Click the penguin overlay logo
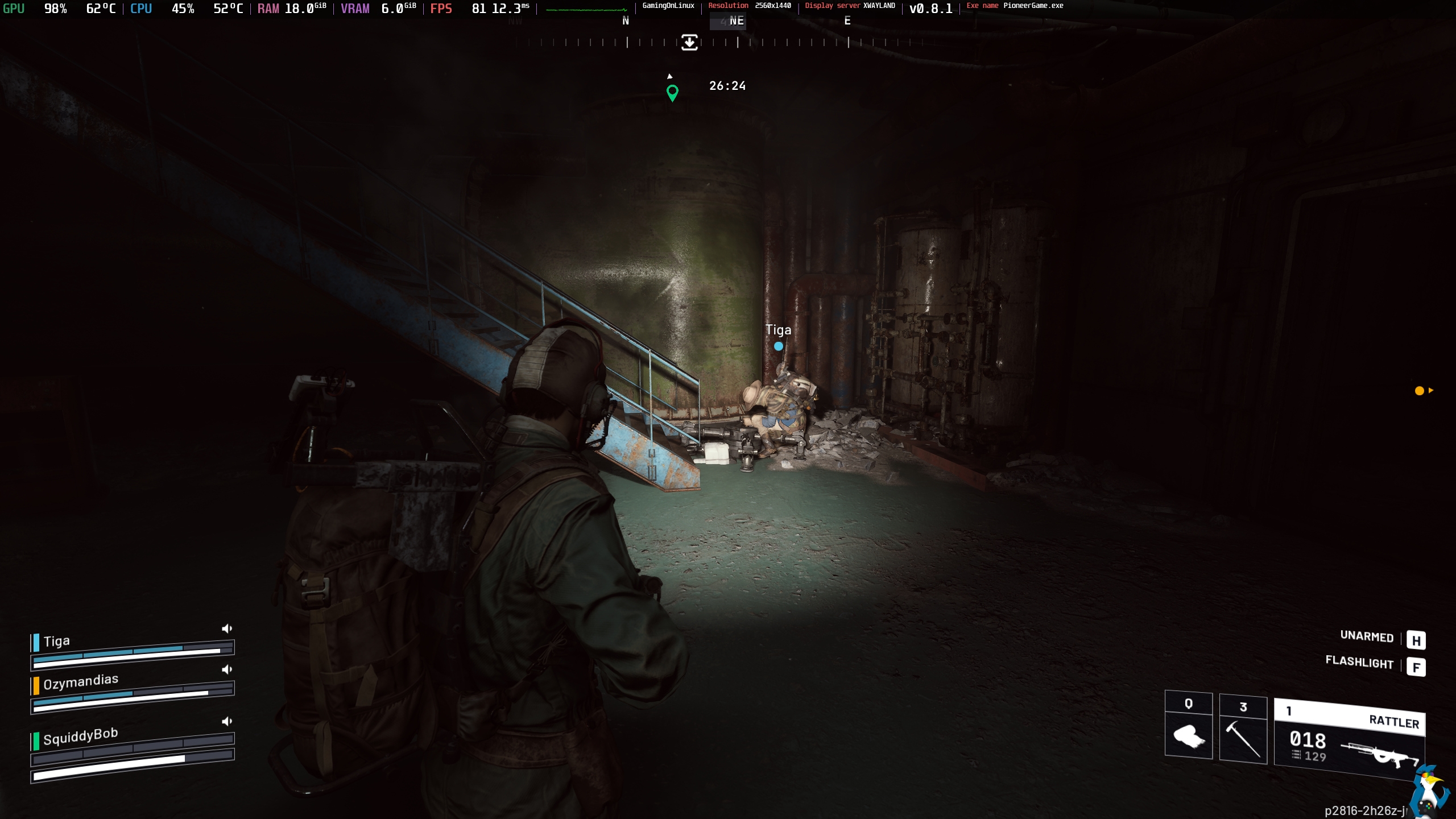The image size is (1456, 819). pyautogui.click(x=1430, y=793)
